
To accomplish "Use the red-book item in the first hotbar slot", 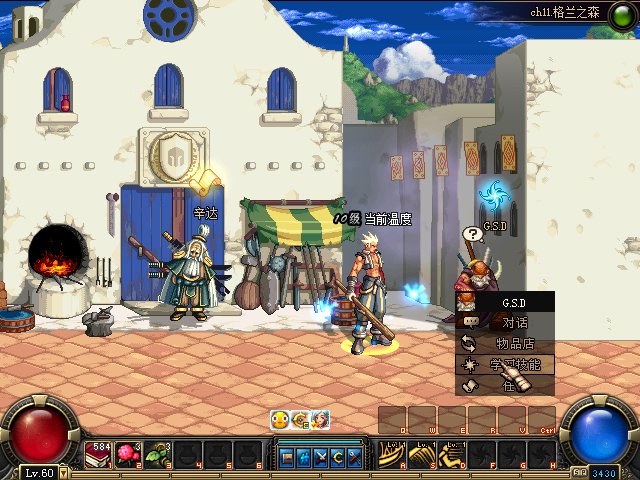I will point(100,455).
